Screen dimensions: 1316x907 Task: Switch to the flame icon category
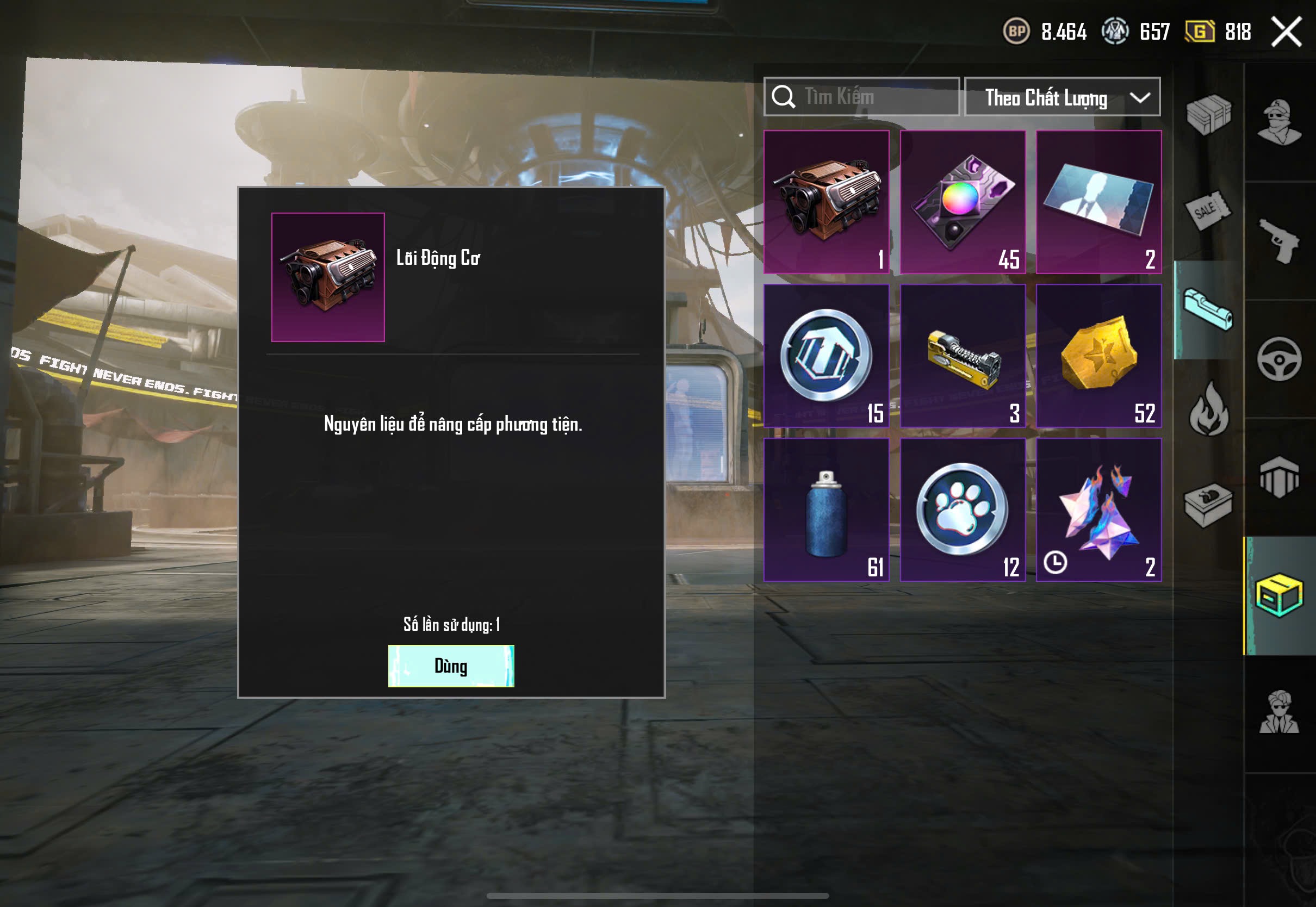[x=1208, y=409]
